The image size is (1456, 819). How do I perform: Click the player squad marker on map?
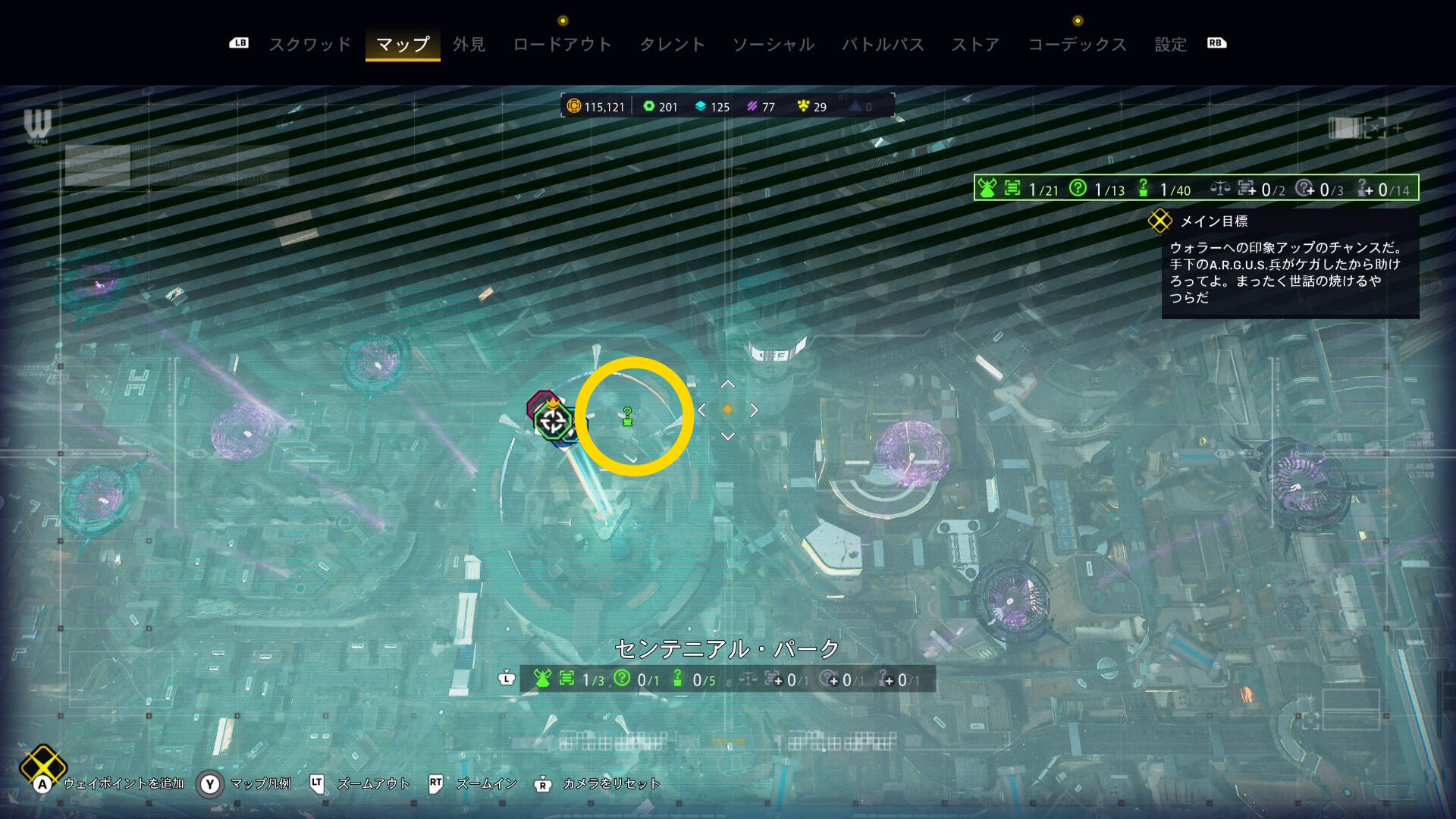[x=553, y=421]
